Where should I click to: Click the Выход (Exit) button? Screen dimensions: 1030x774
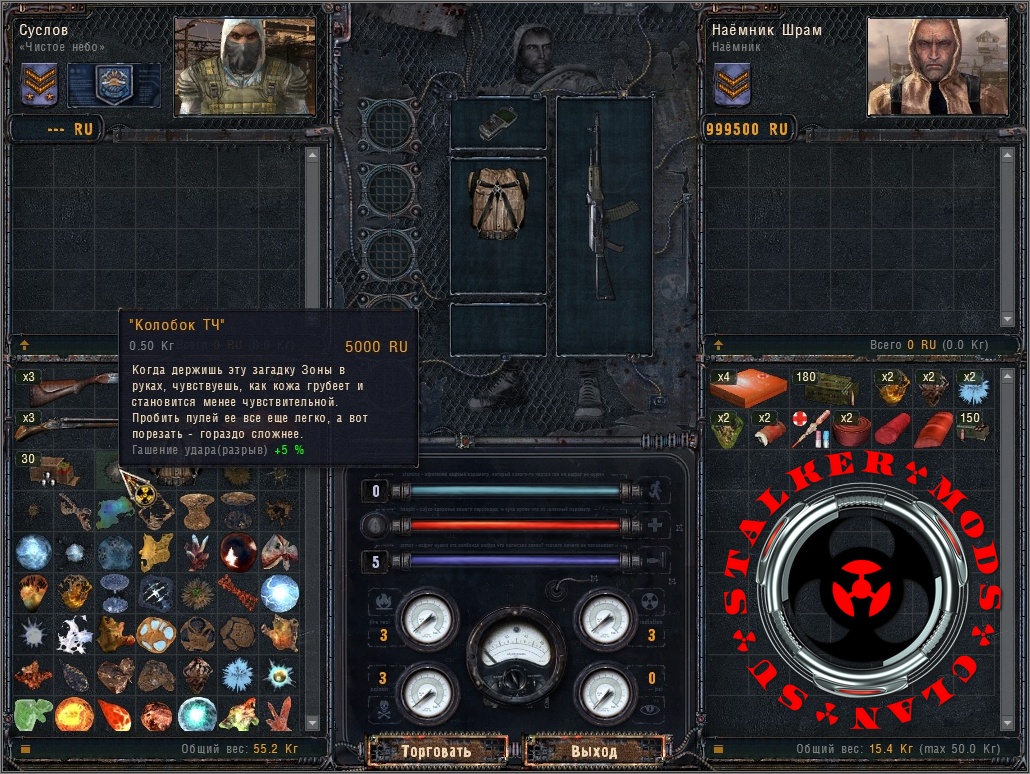pyautogui.click(x=594, y=750)
